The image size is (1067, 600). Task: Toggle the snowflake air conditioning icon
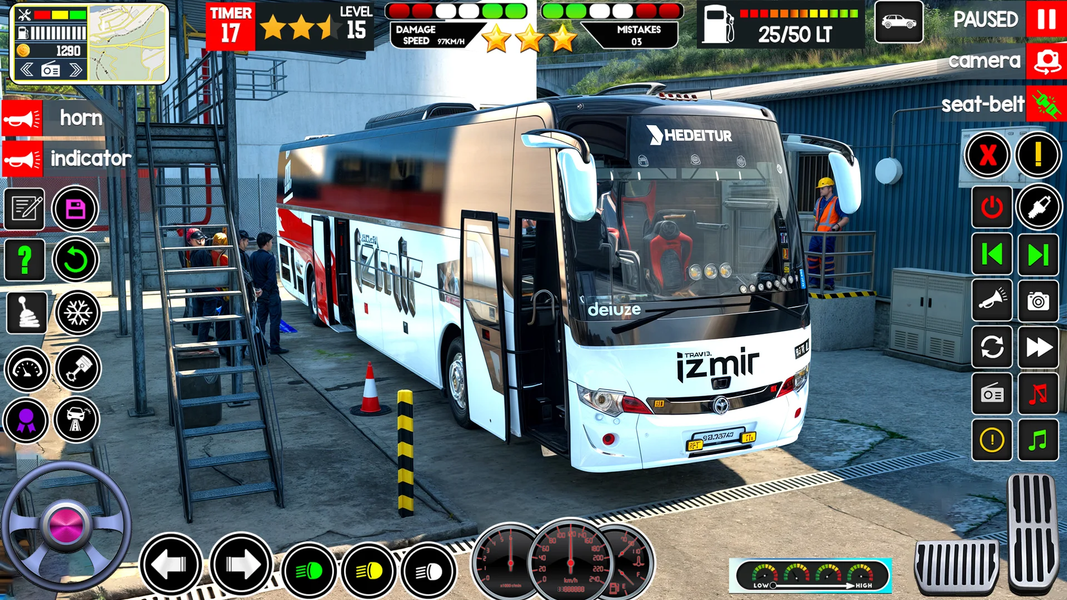pyautogui.click(x=77, y=313)
